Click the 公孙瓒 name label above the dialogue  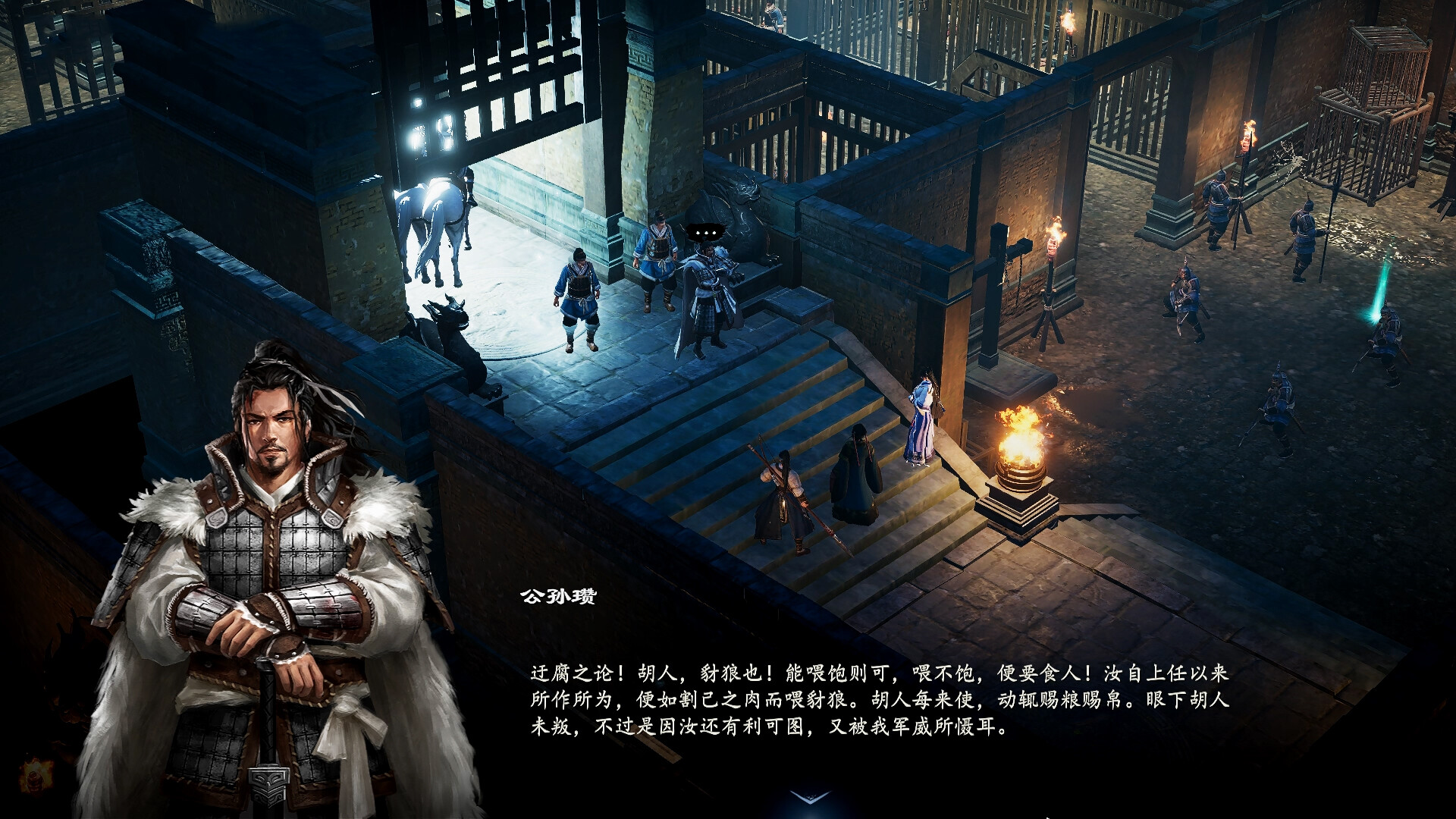557,598
